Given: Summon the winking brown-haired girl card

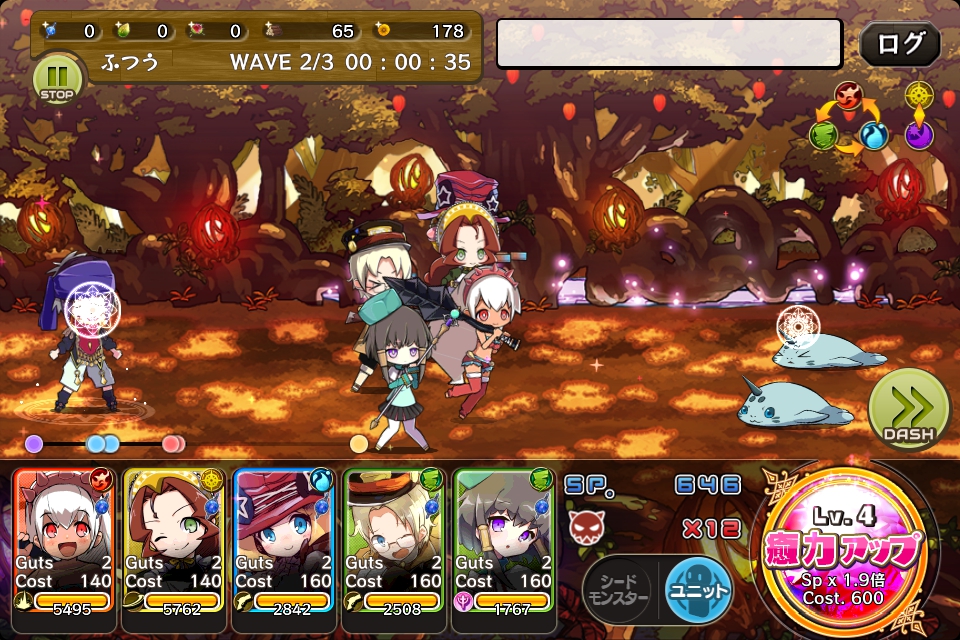Looking at the screenshot, I should (175, 540).
